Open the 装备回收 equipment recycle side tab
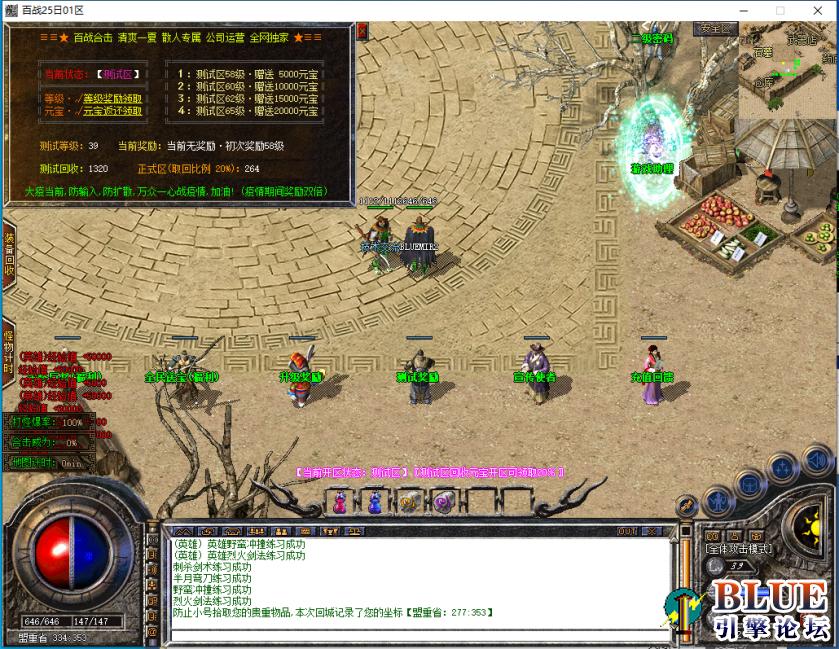Viewport: 839px width, 649px height. pos(8,254)
